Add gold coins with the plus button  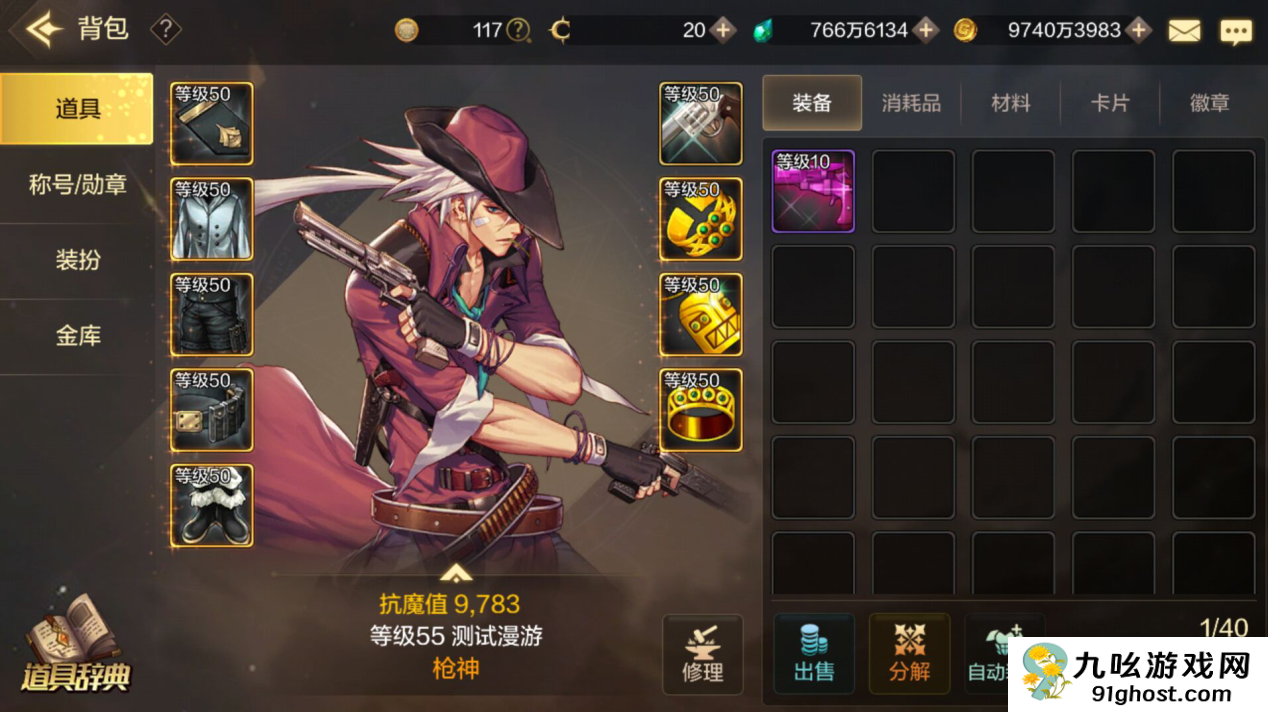tap(1138, 31)
